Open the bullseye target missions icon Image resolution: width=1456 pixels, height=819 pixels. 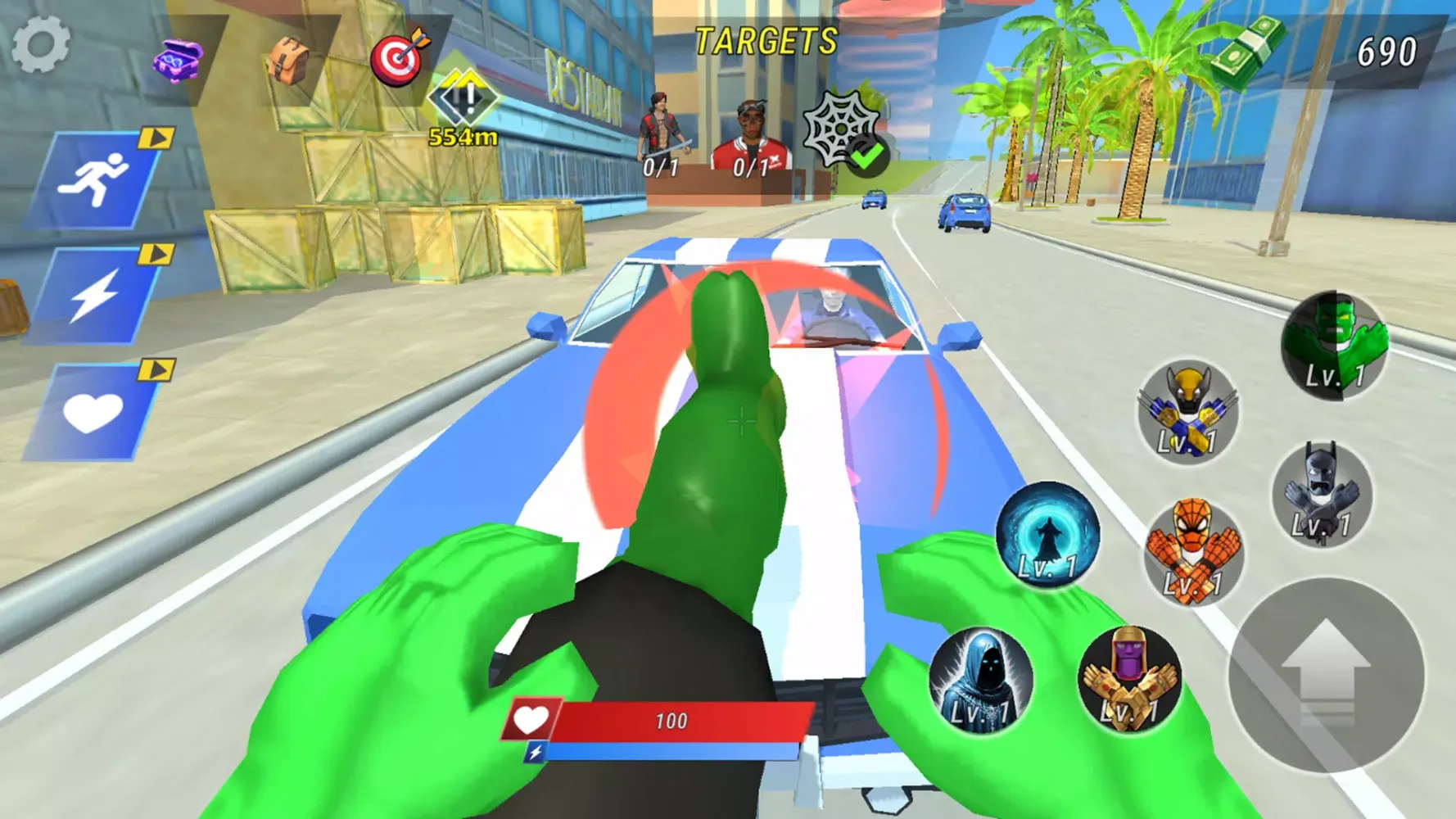399,58
